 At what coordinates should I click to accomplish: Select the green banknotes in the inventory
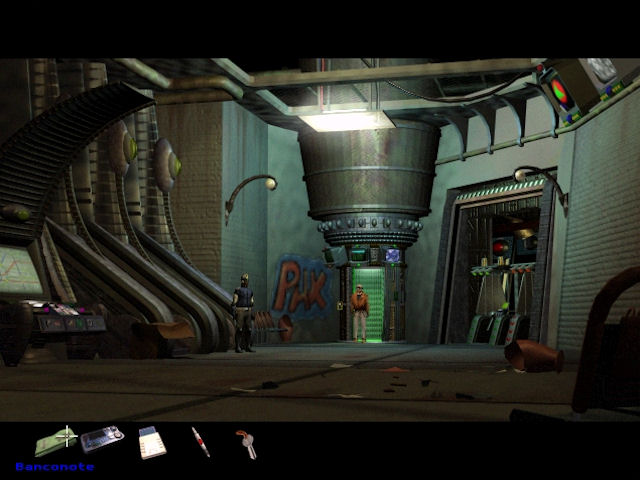[57, 440]
